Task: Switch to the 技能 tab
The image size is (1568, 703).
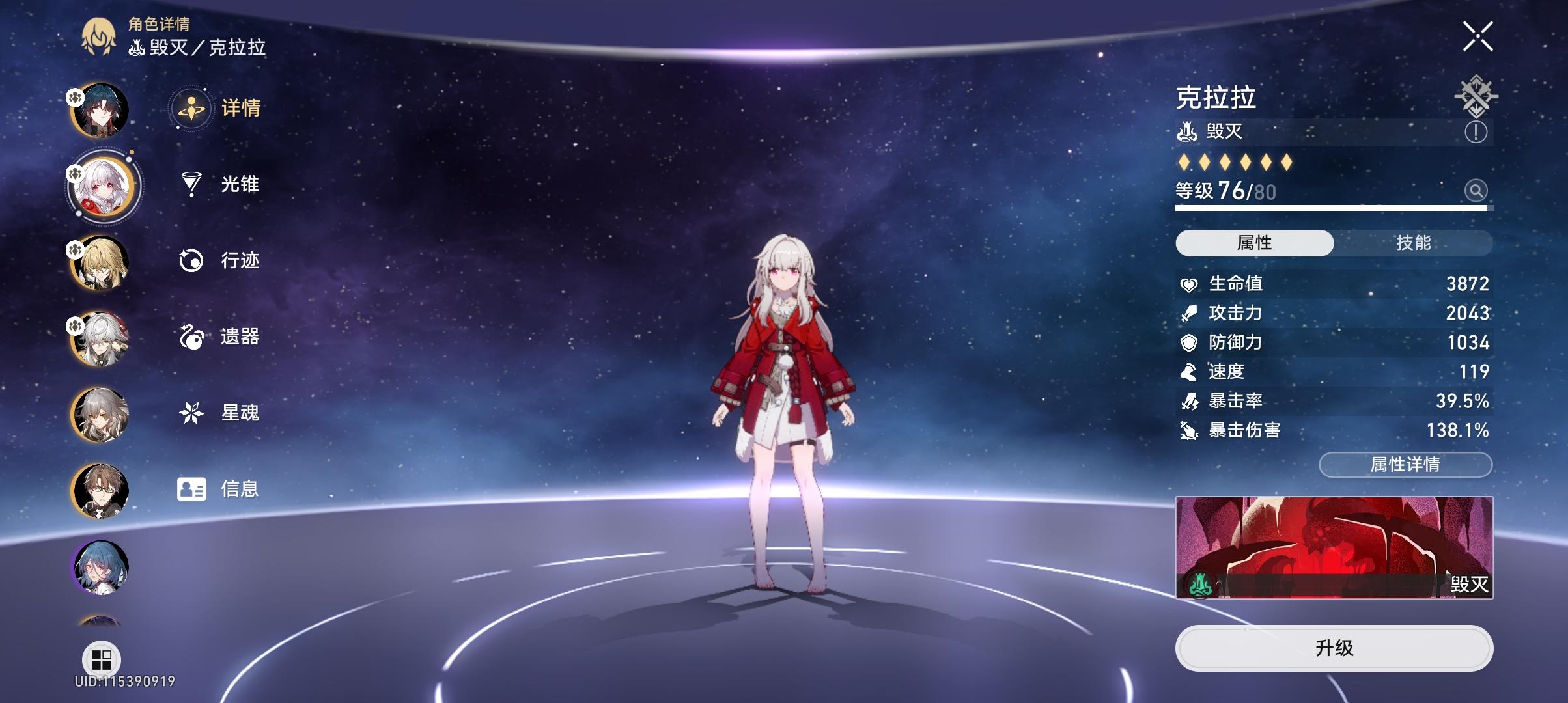Action: tap(1413, 242)
